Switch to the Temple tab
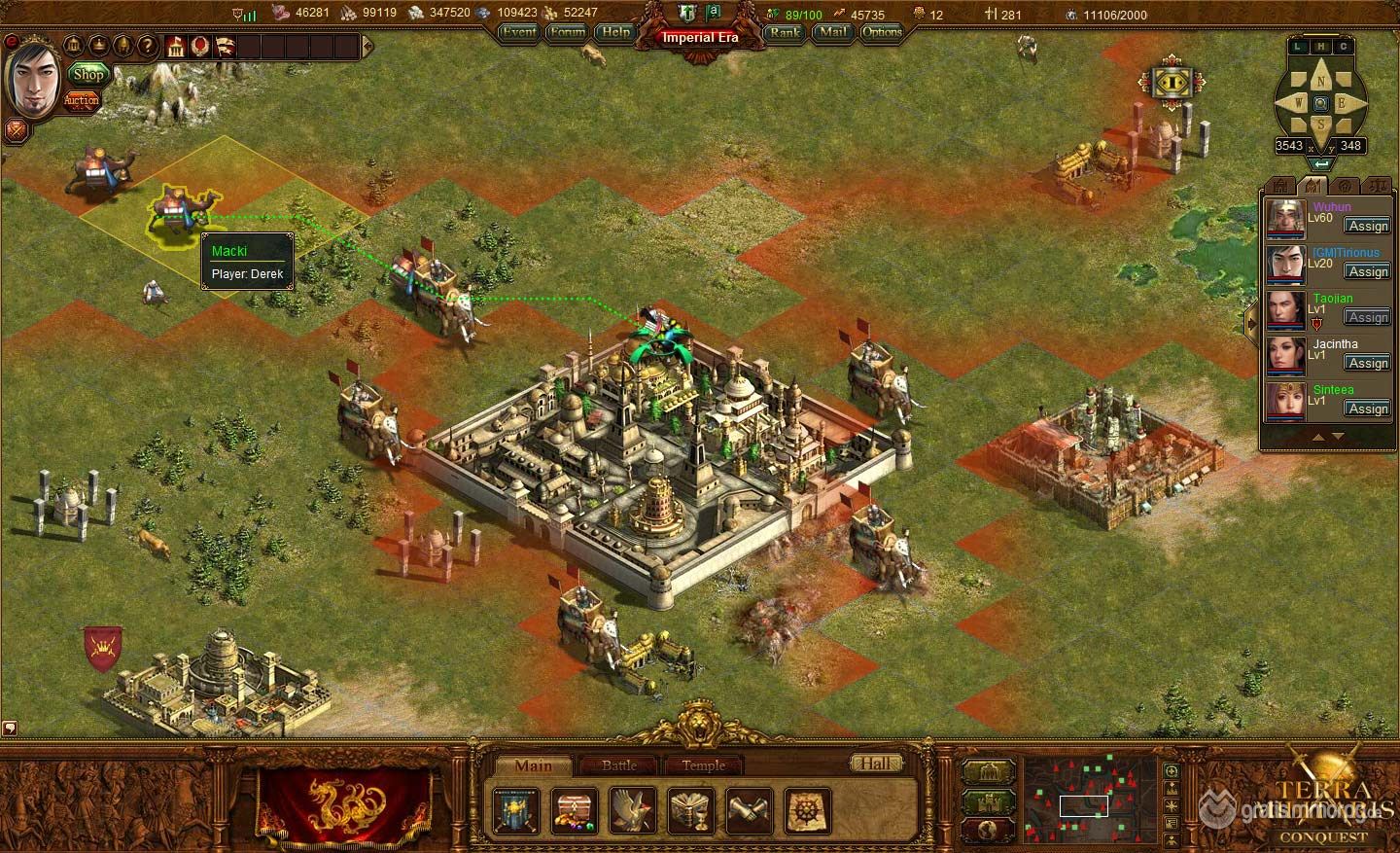Viewport: 1400px width, 853px height. [x=703, y=765]
